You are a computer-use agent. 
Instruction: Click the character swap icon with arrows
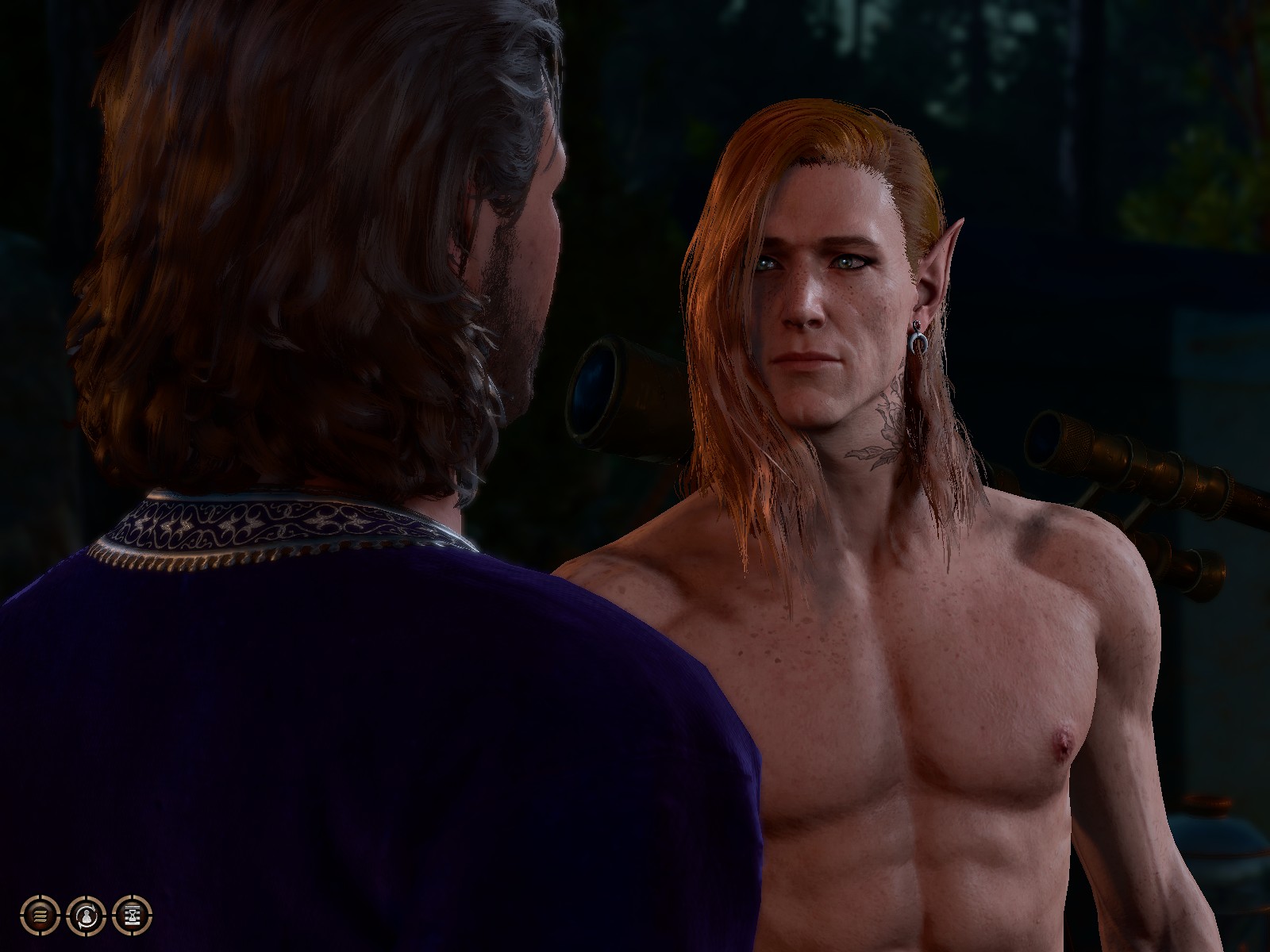[87, 914]
